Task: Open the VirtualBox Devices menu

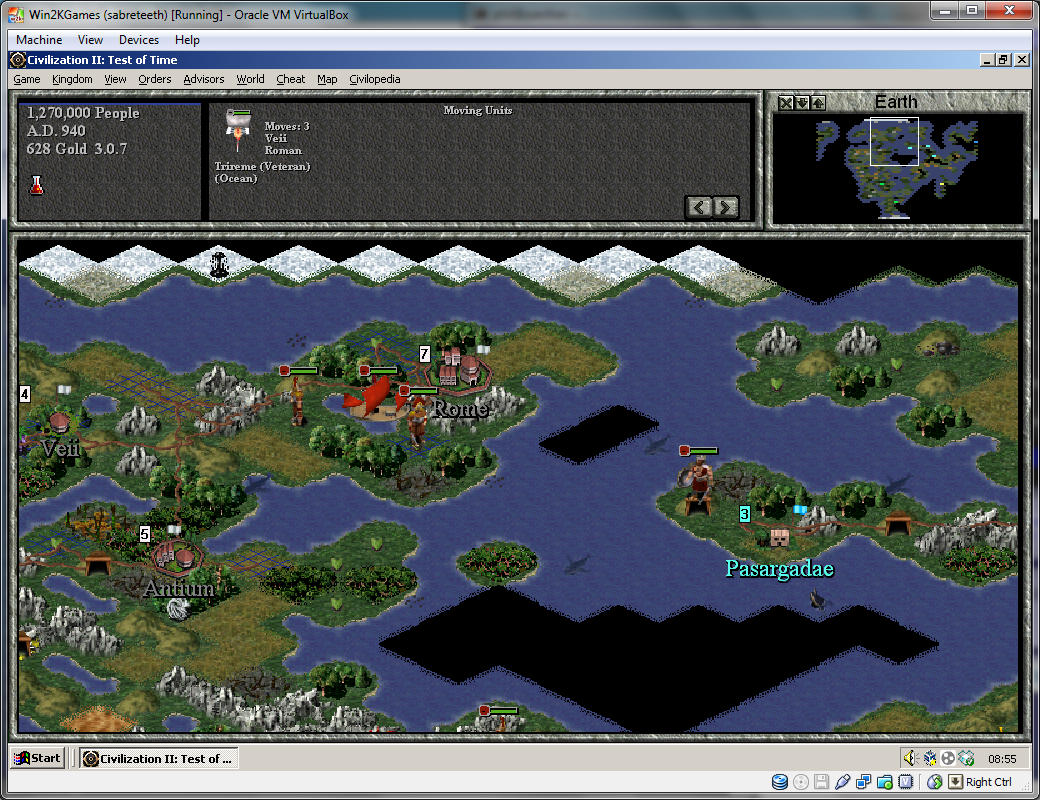Action: click(138, 40)
